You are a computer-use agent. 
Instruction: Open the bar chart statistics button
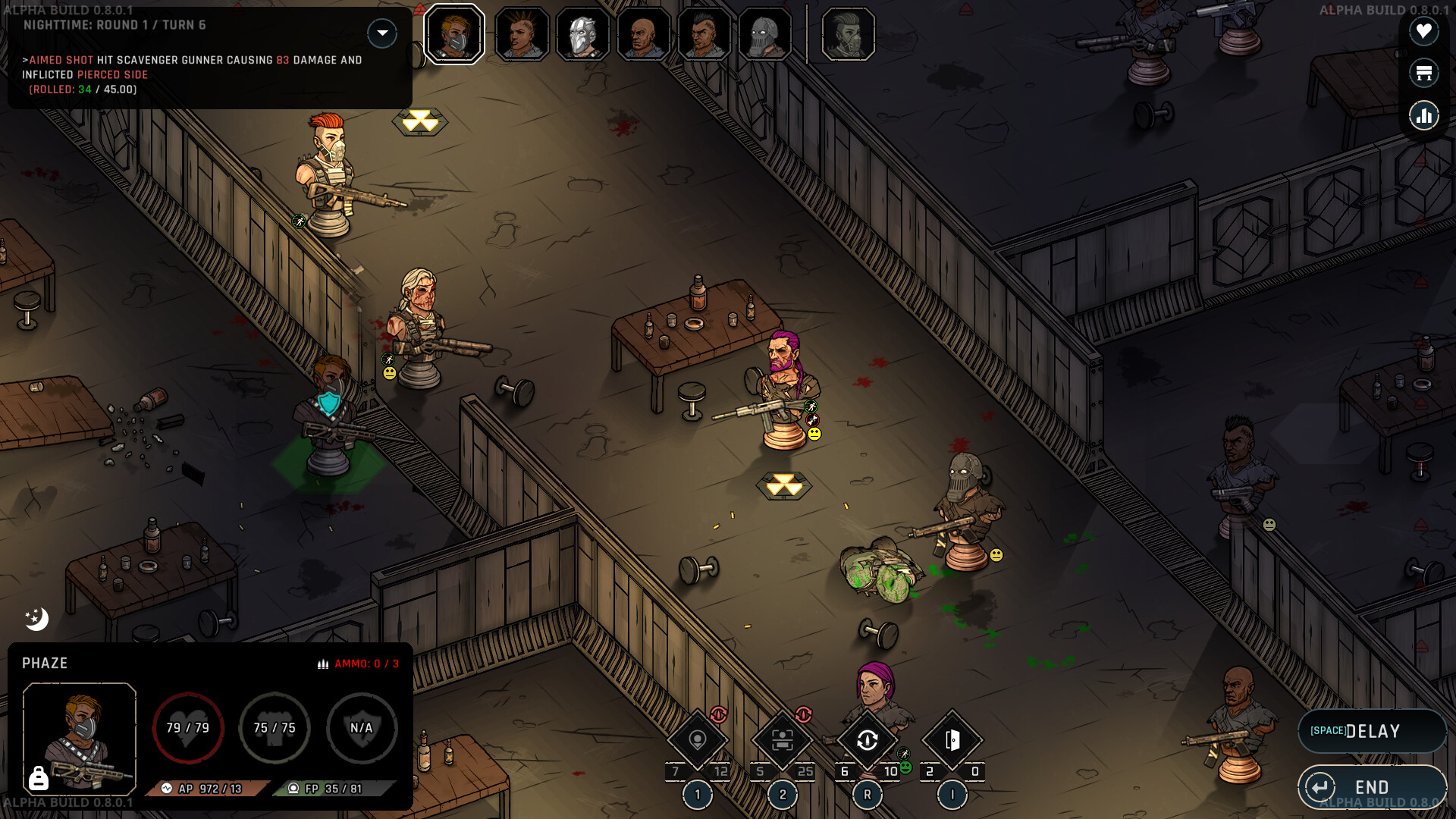(x=1423, y=115)
